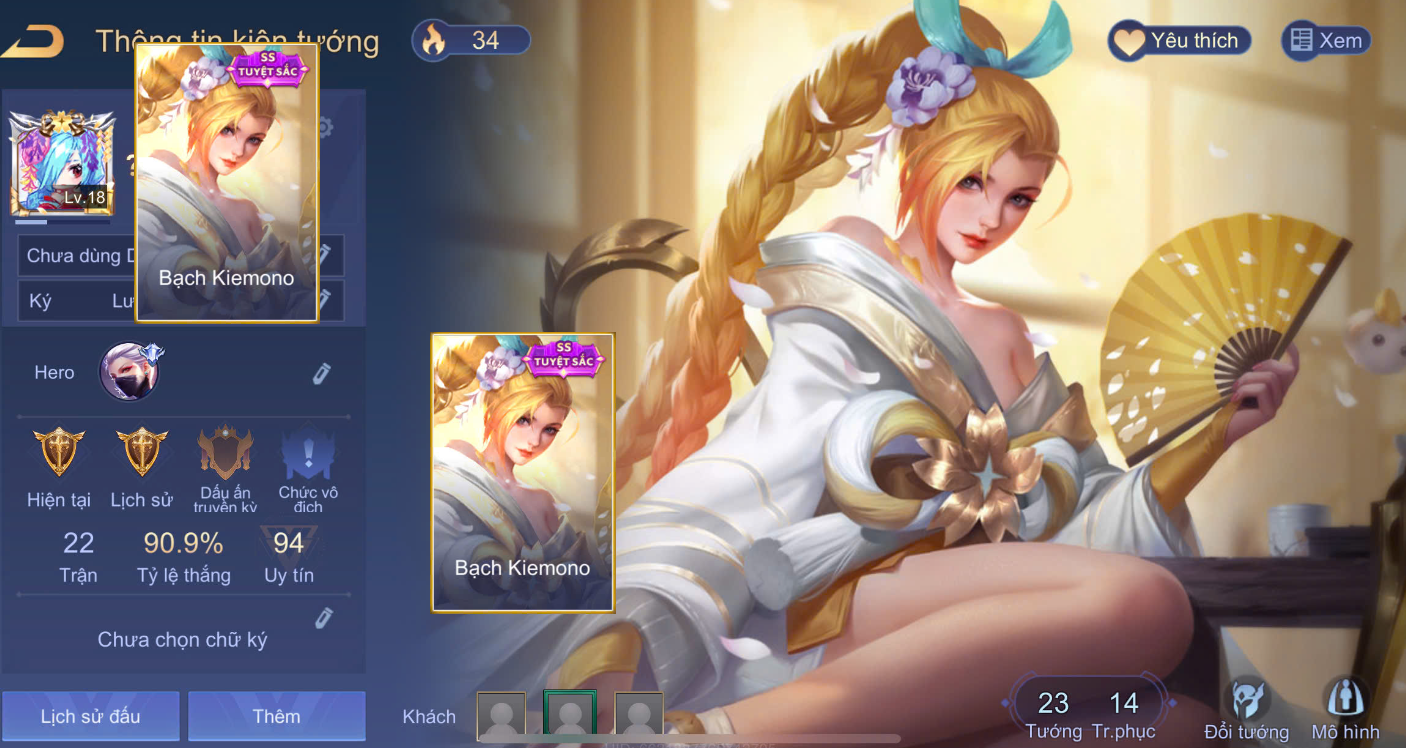The height and width of the screenshot is (748, 1406).
Task: Select the masked Hero portrait icon
Action: tap(130, 372)
